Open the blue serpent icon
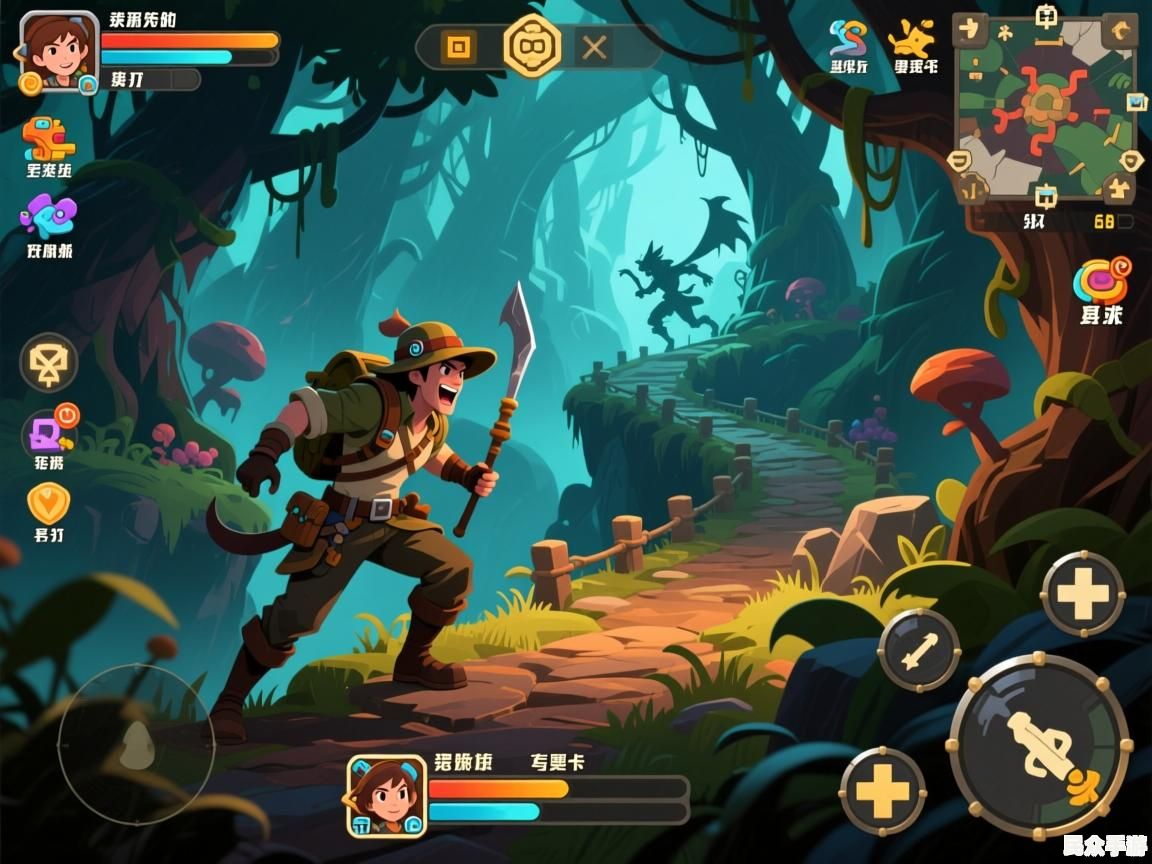The image size is (1152, 864). point(848,40)
